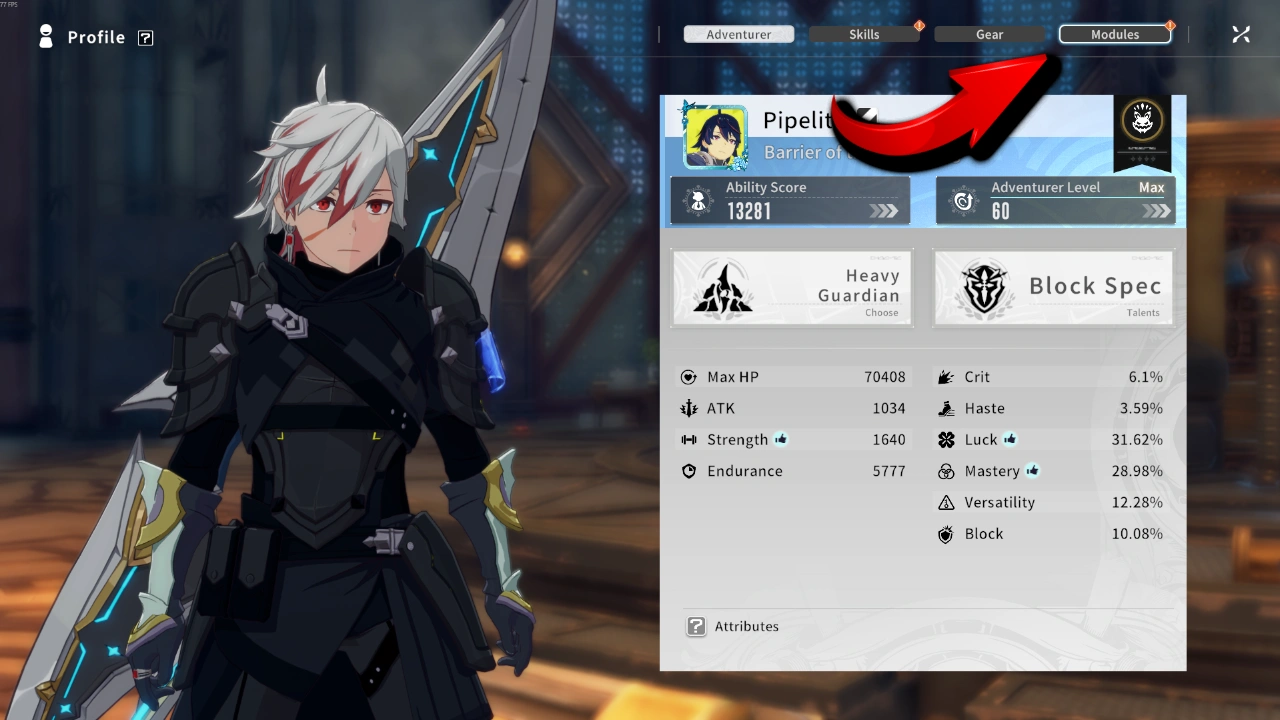Viewport: 1280px width, 720px height.
Task: Choose the Heavy Guardian class panel
Action: point(791,288)
